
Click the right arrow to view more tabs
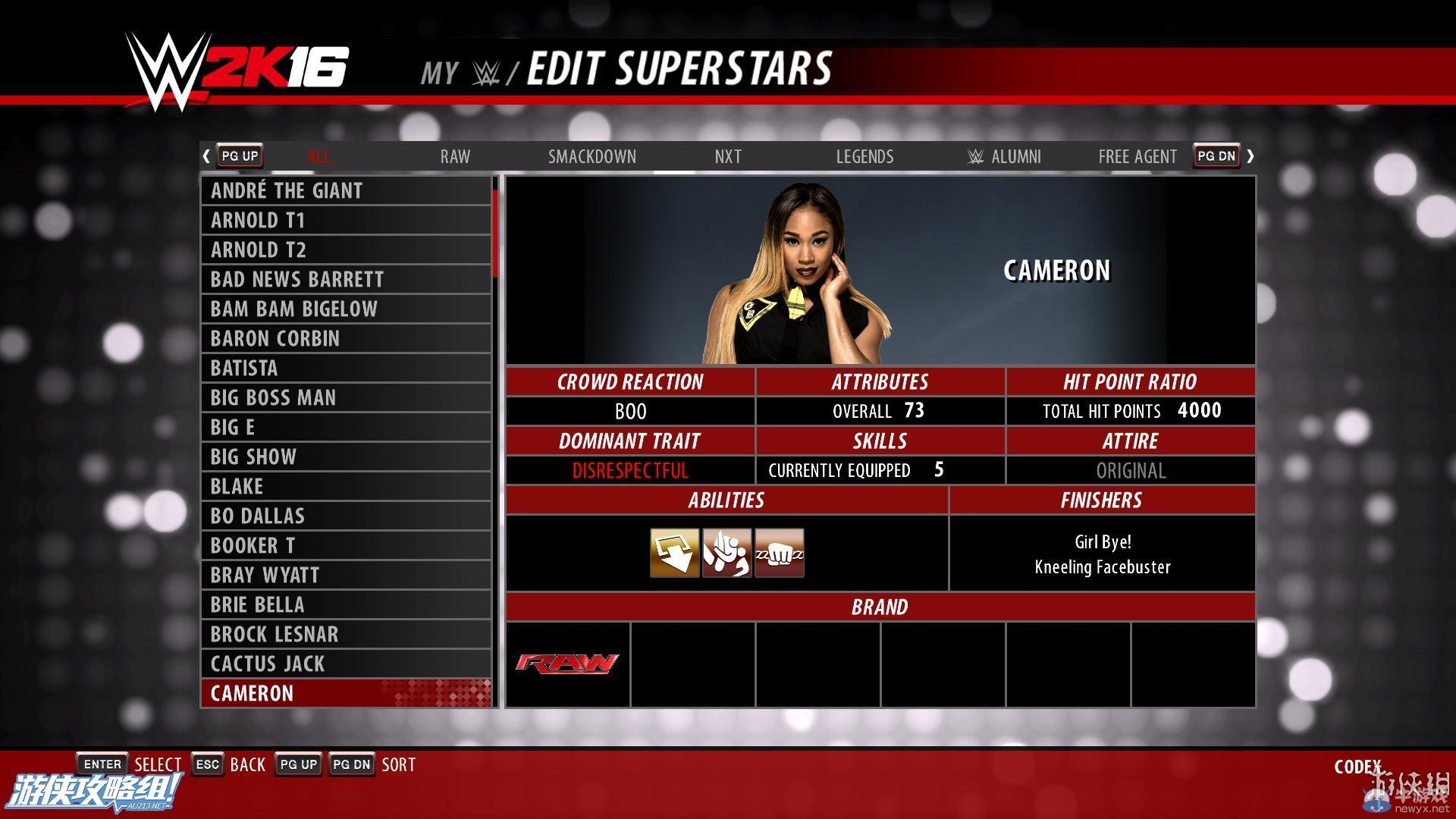point(1250,155)
